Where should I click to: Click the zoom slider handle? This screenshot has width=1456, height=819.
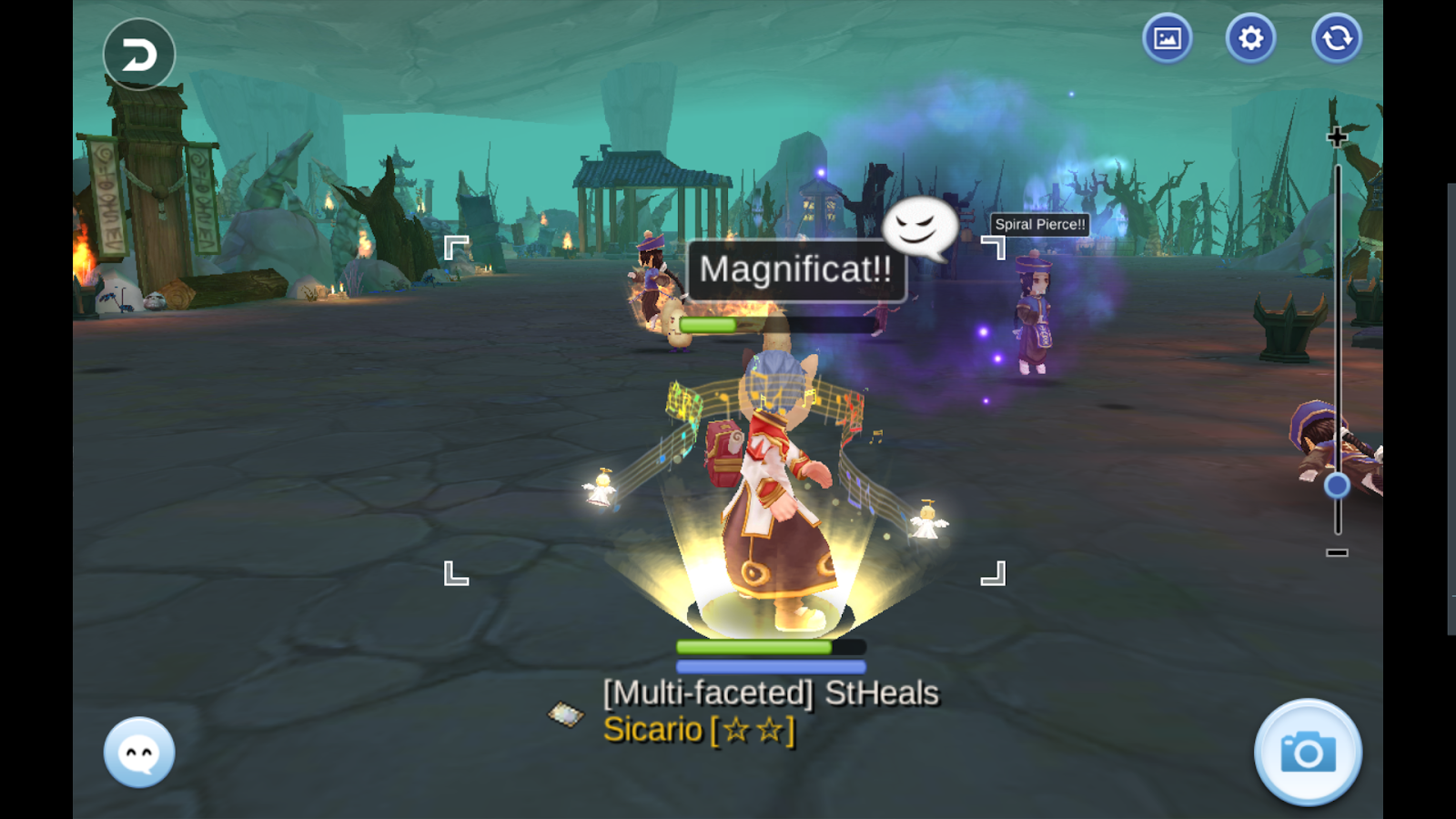(x=1336, y=485)
